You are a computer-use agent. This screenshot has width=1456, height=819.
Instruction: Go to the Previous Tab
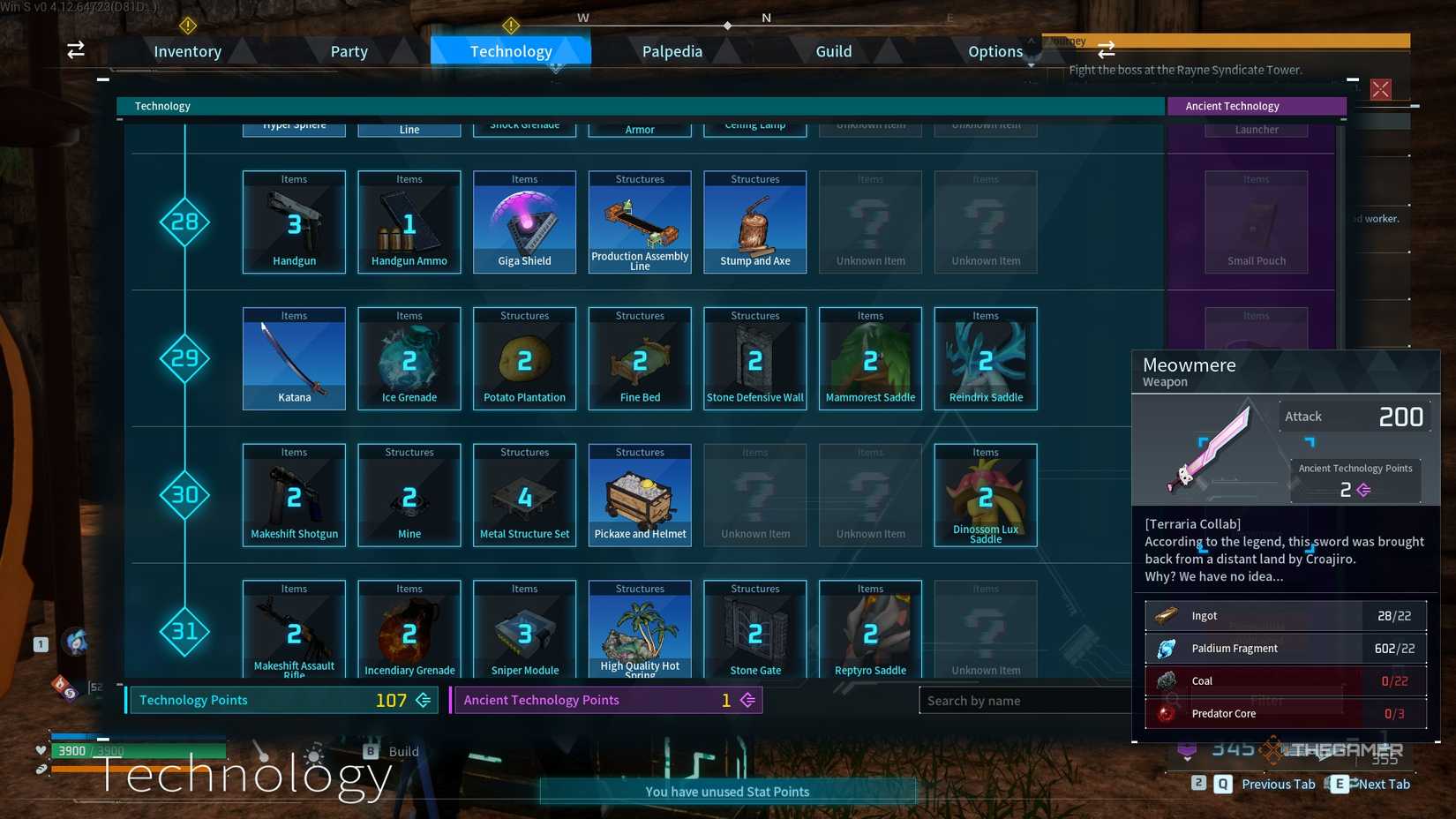(x=1277, y=784)
